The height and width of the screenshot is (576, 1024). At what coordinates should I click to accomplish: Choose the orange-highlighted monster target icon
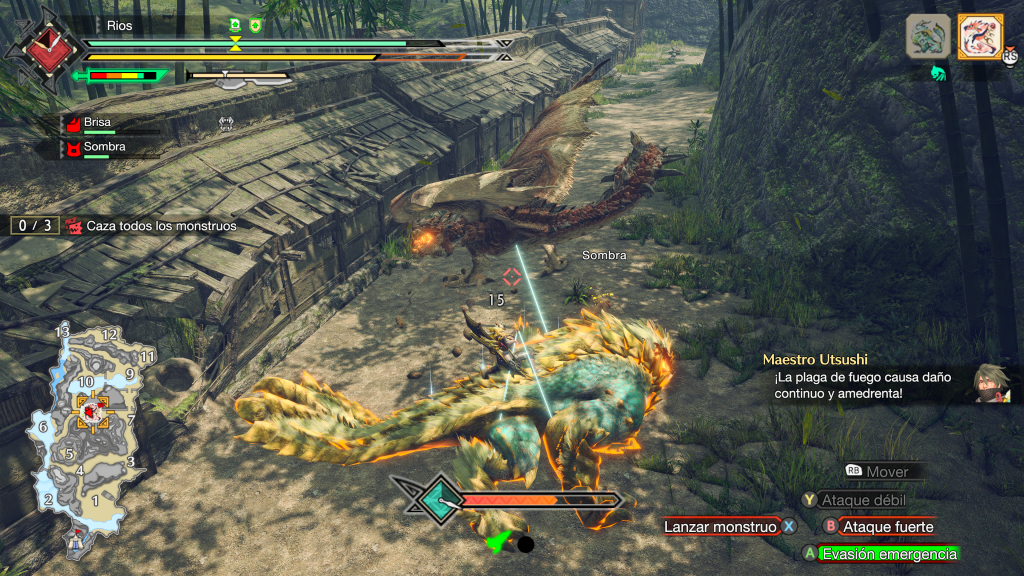pos(980,37)
